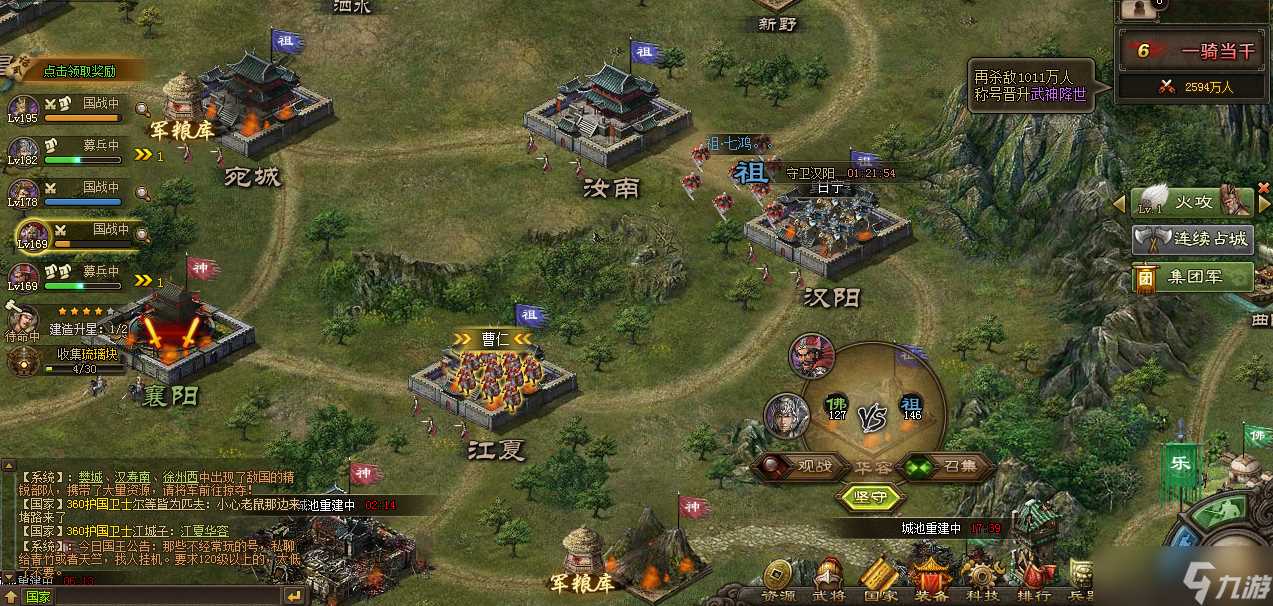This screenshot has height=606, width=1273.
Task: Activate the 火攻 fire attack skill
Action: click(x=1191, y=201)
